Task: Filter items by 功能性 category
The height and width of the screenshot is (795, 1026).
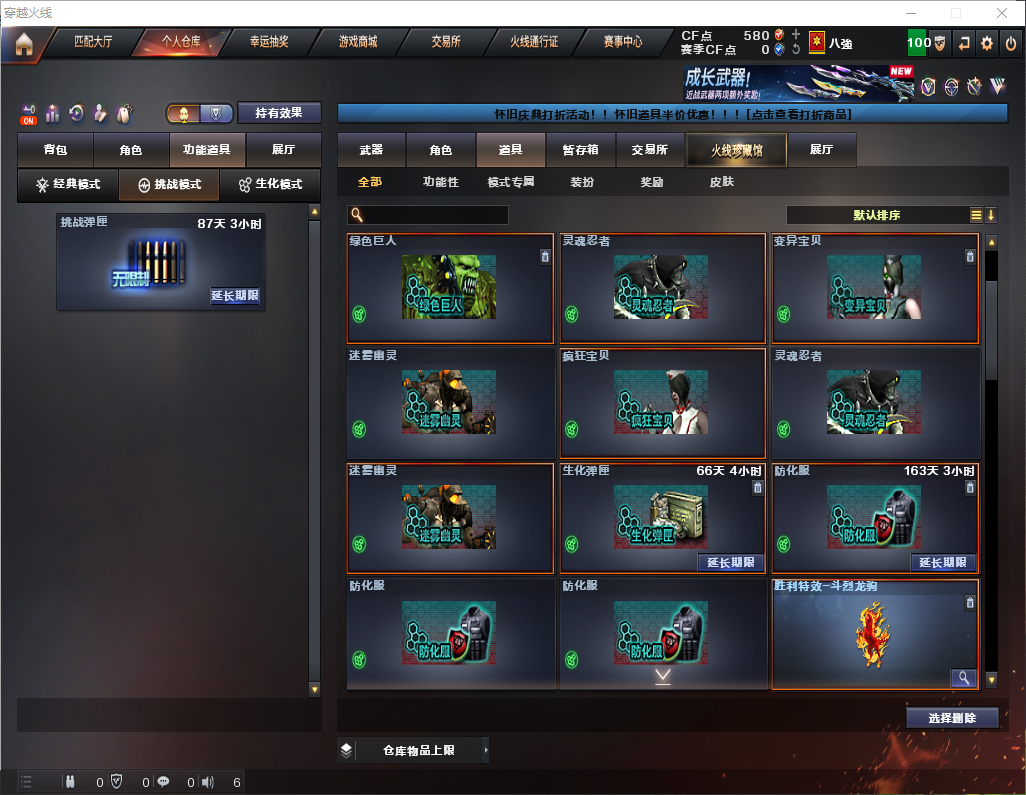Action: coord(440,182)
